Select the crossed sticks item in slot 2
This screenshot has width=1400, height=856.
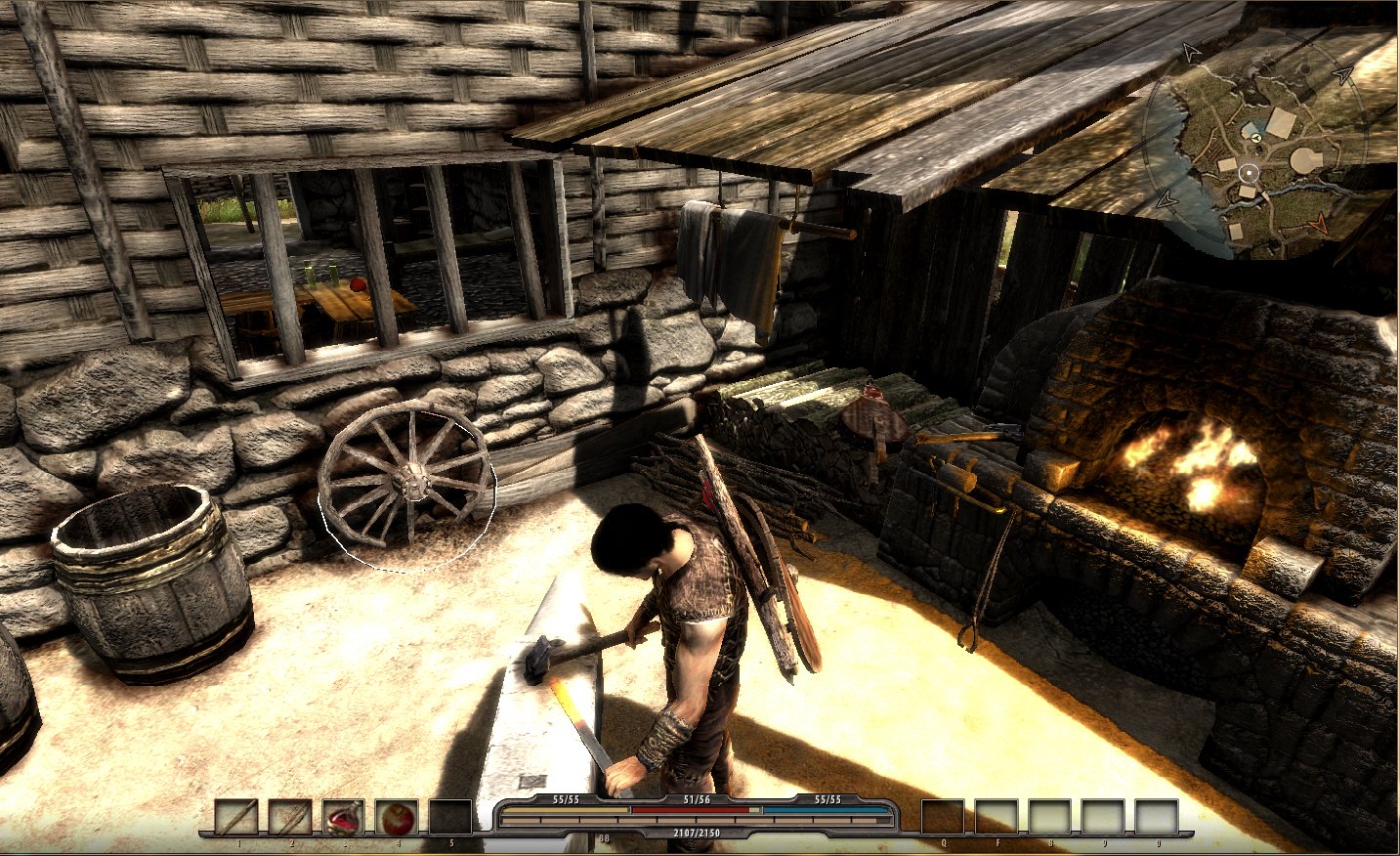click(290, 817)
